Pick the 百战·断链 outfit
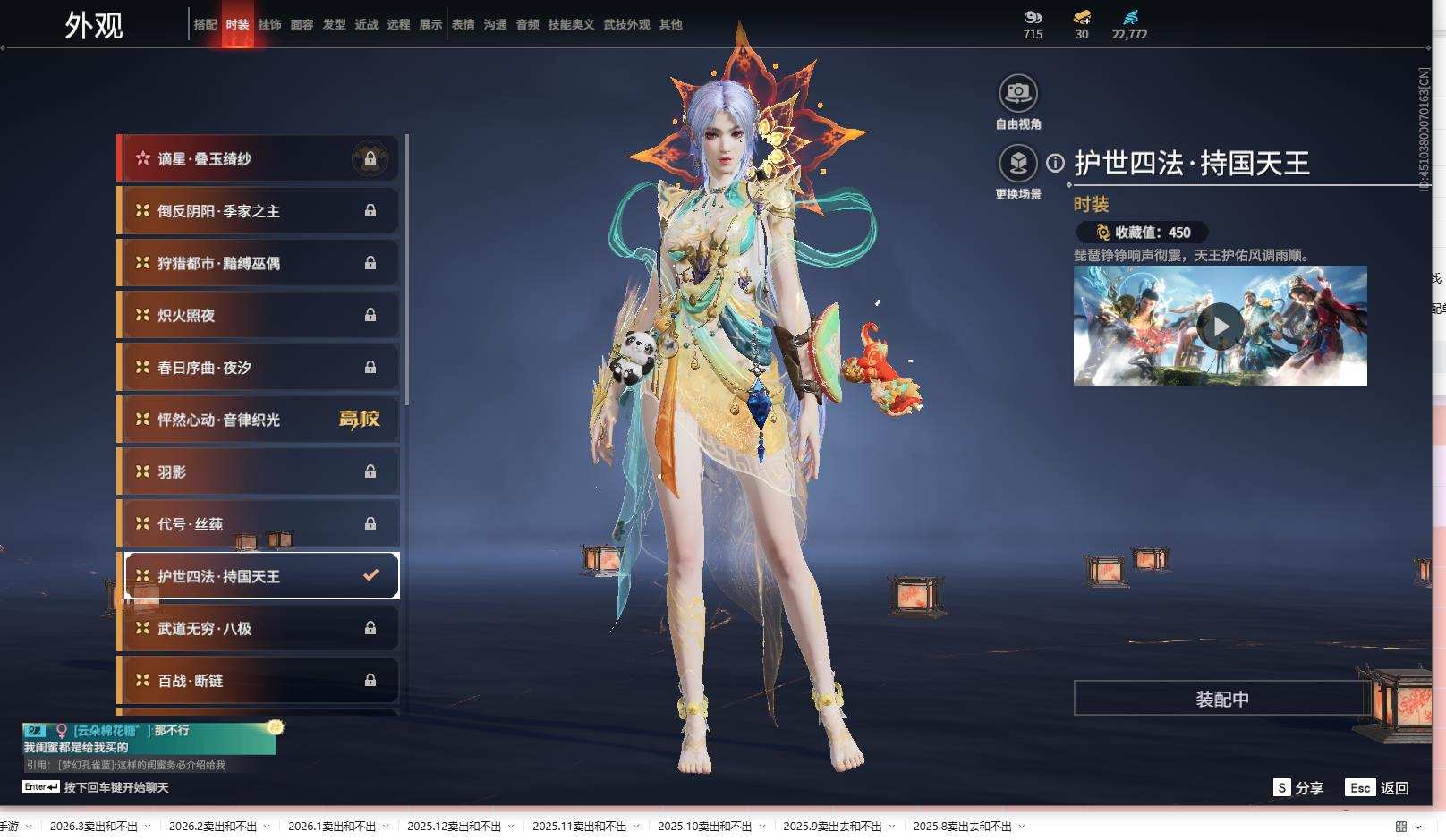The width and height of the screenshot is (1446, 840). pyautogui.click(x=258, y=681)
